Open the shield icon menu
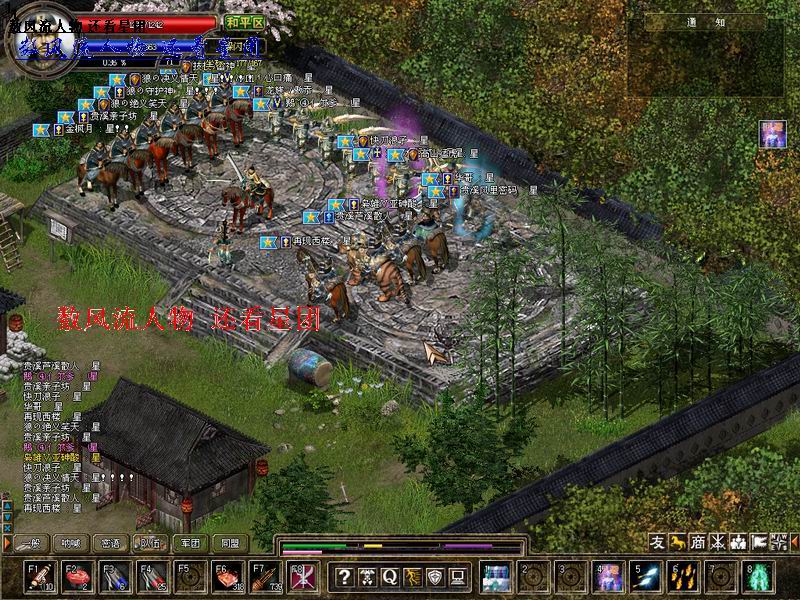 coord(435,576)
